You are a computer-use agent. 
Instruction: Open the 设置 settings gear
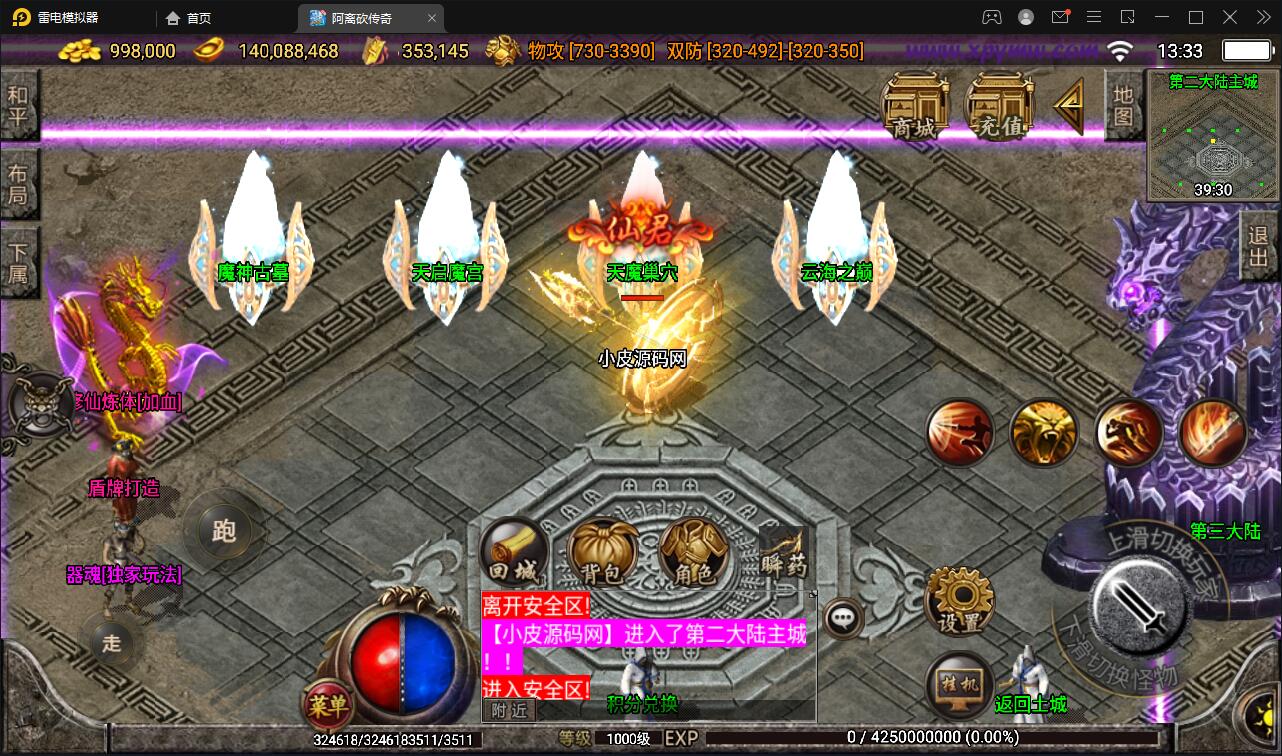click(960, 600)
